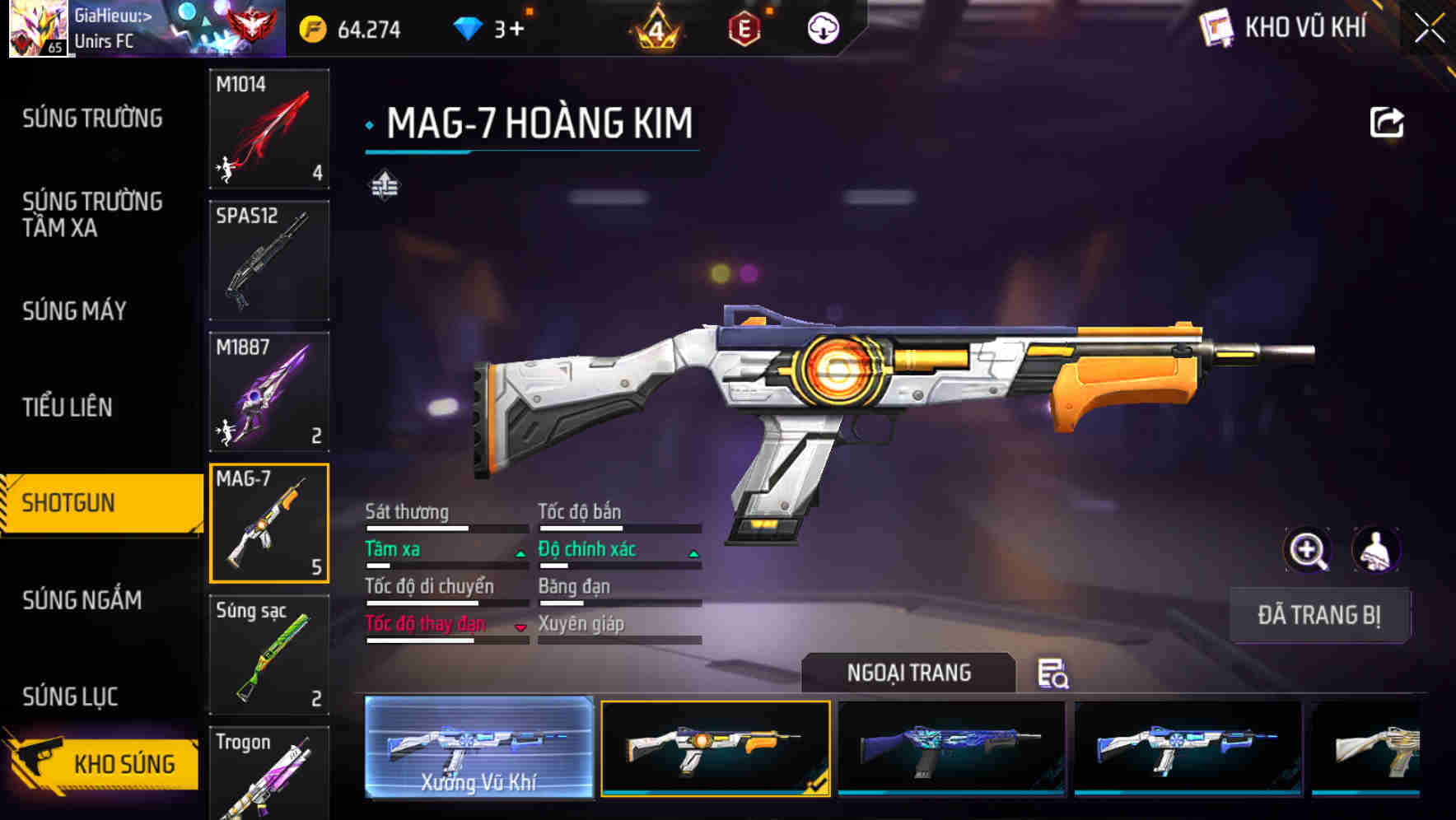Choose the dark purple MAG-7 skin

[x=951, y=748]
